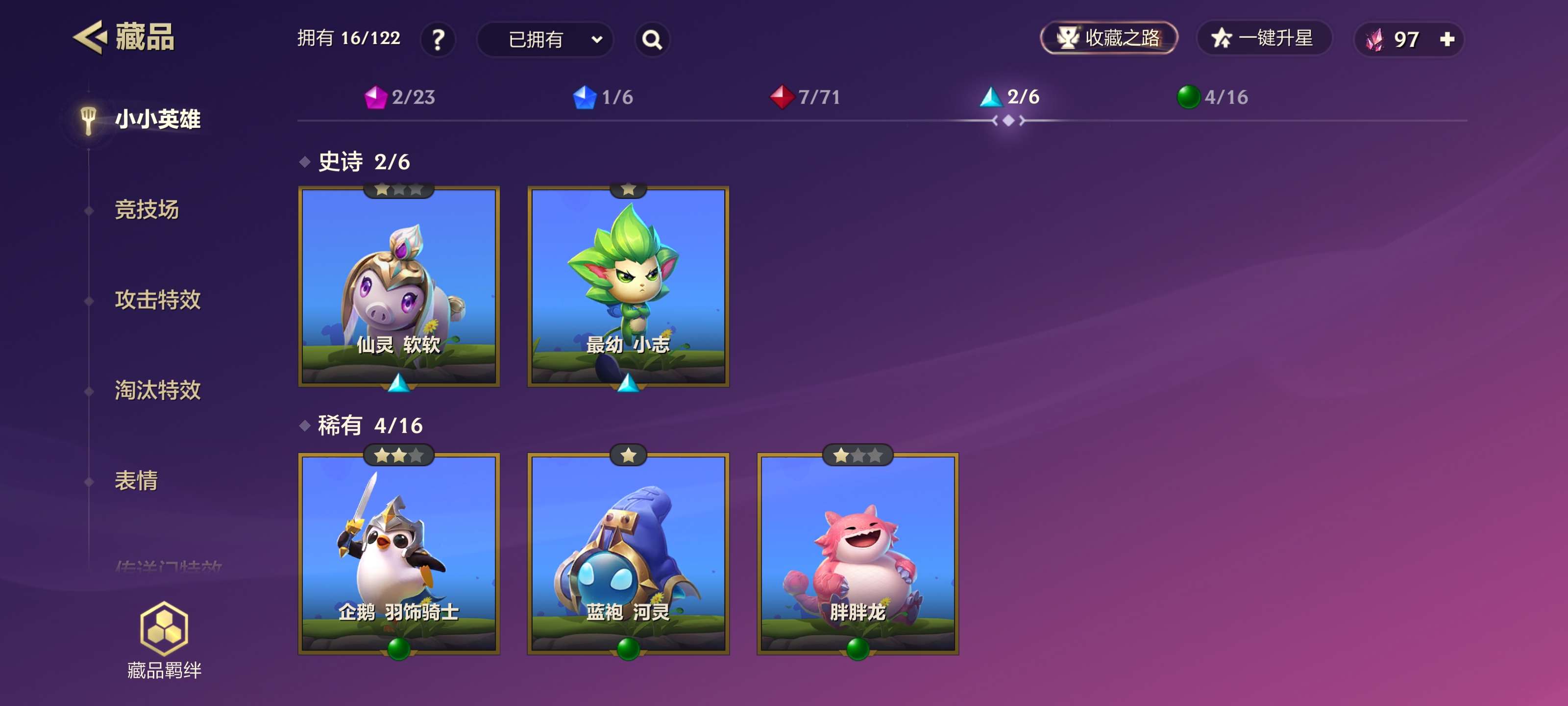Select the 仙灵 软软 little legend card
The width and height of the screenshot is (1568, 706).
399,286
